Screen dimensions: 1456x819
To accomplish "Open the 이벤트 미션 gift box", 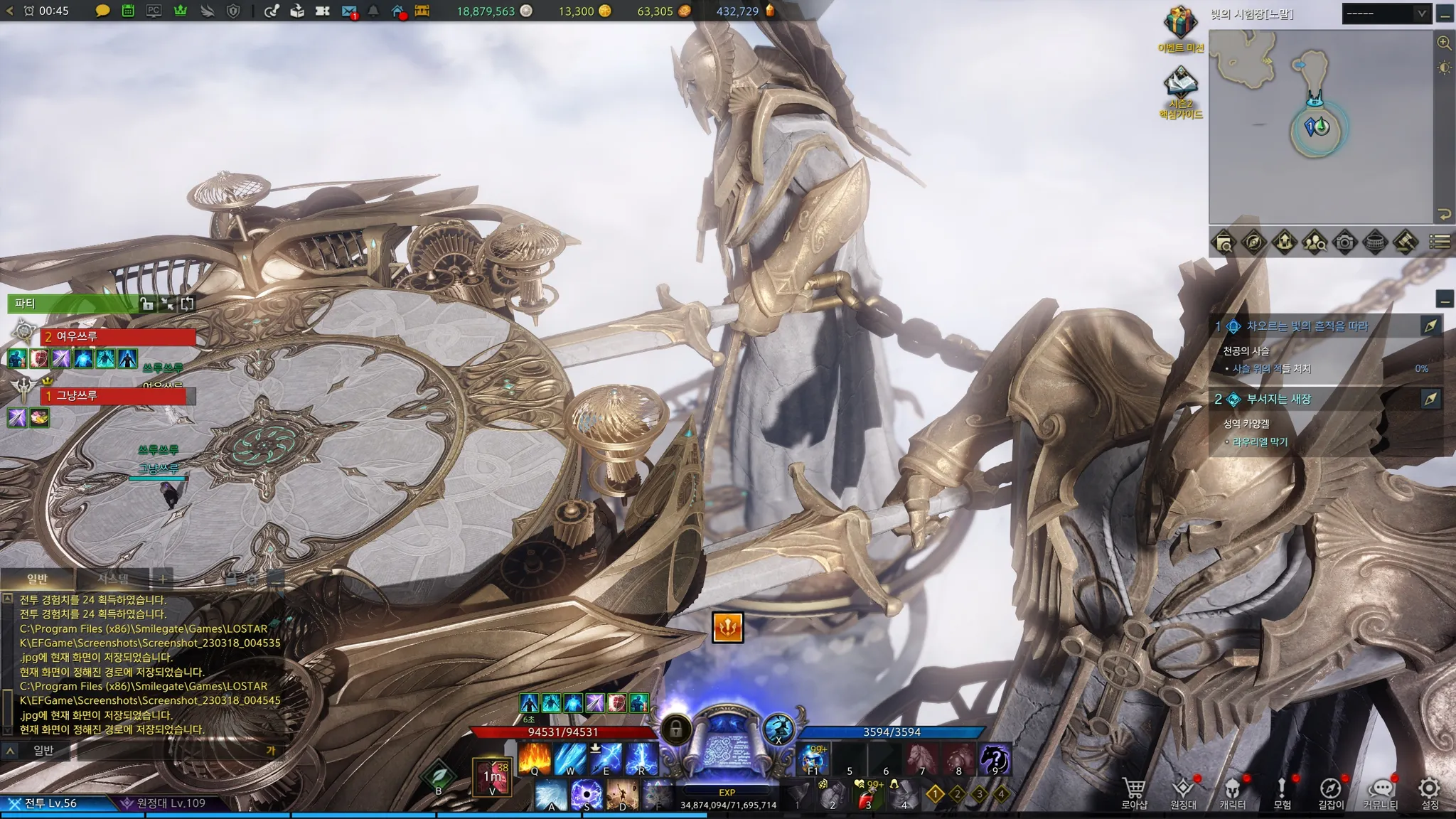I will 1180,25.
